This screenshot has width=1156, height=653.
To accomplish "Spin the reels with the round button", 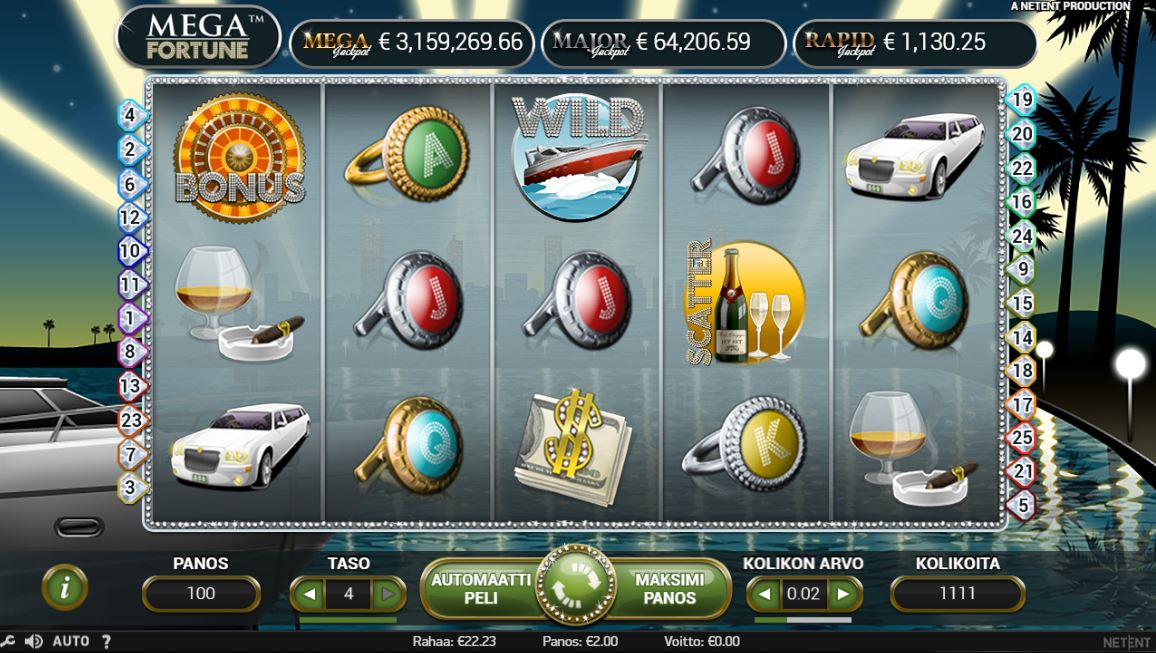I will (576, 589).
